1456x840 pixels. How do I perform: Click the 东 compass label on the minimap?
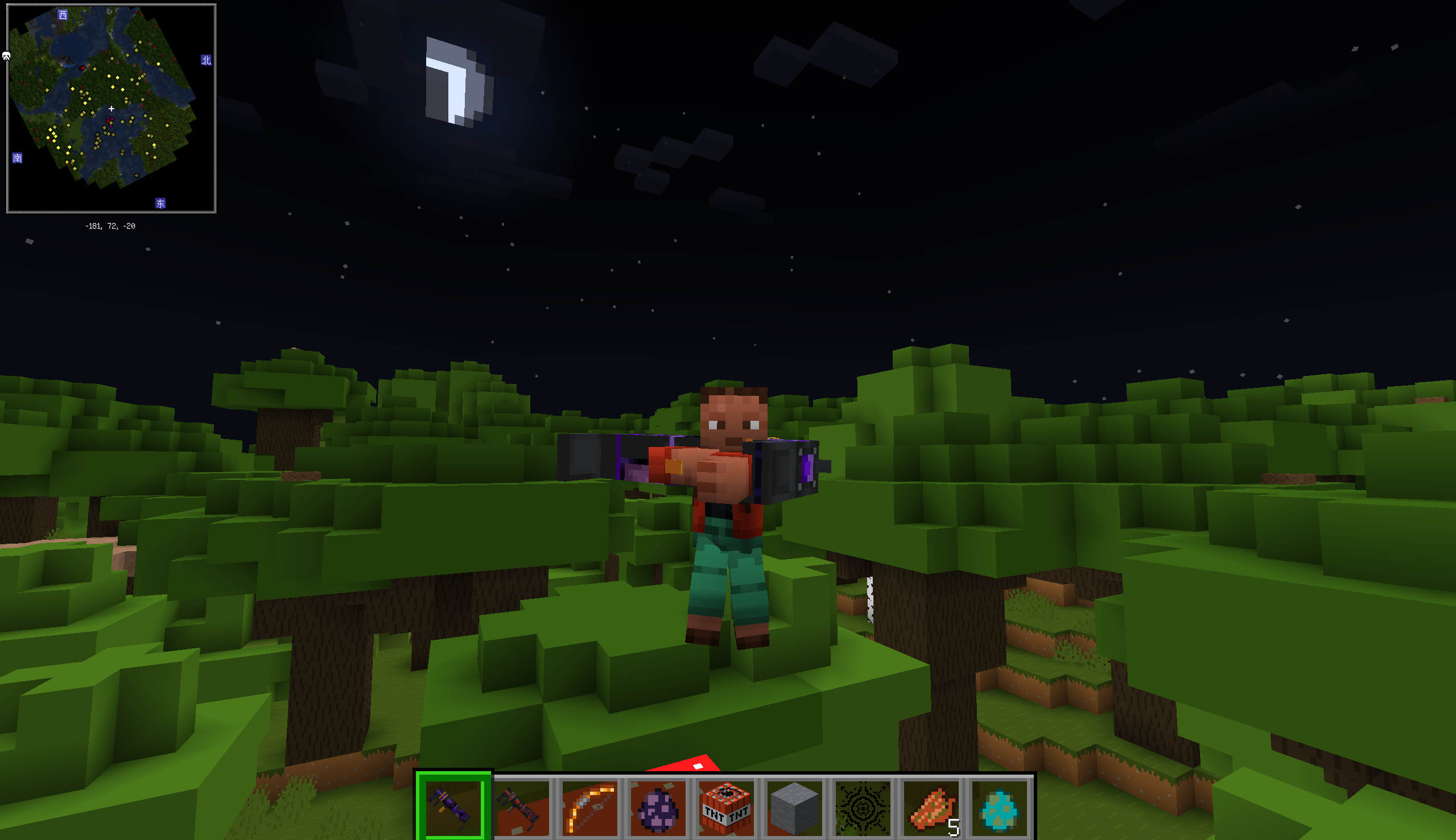tap(160, 203)
